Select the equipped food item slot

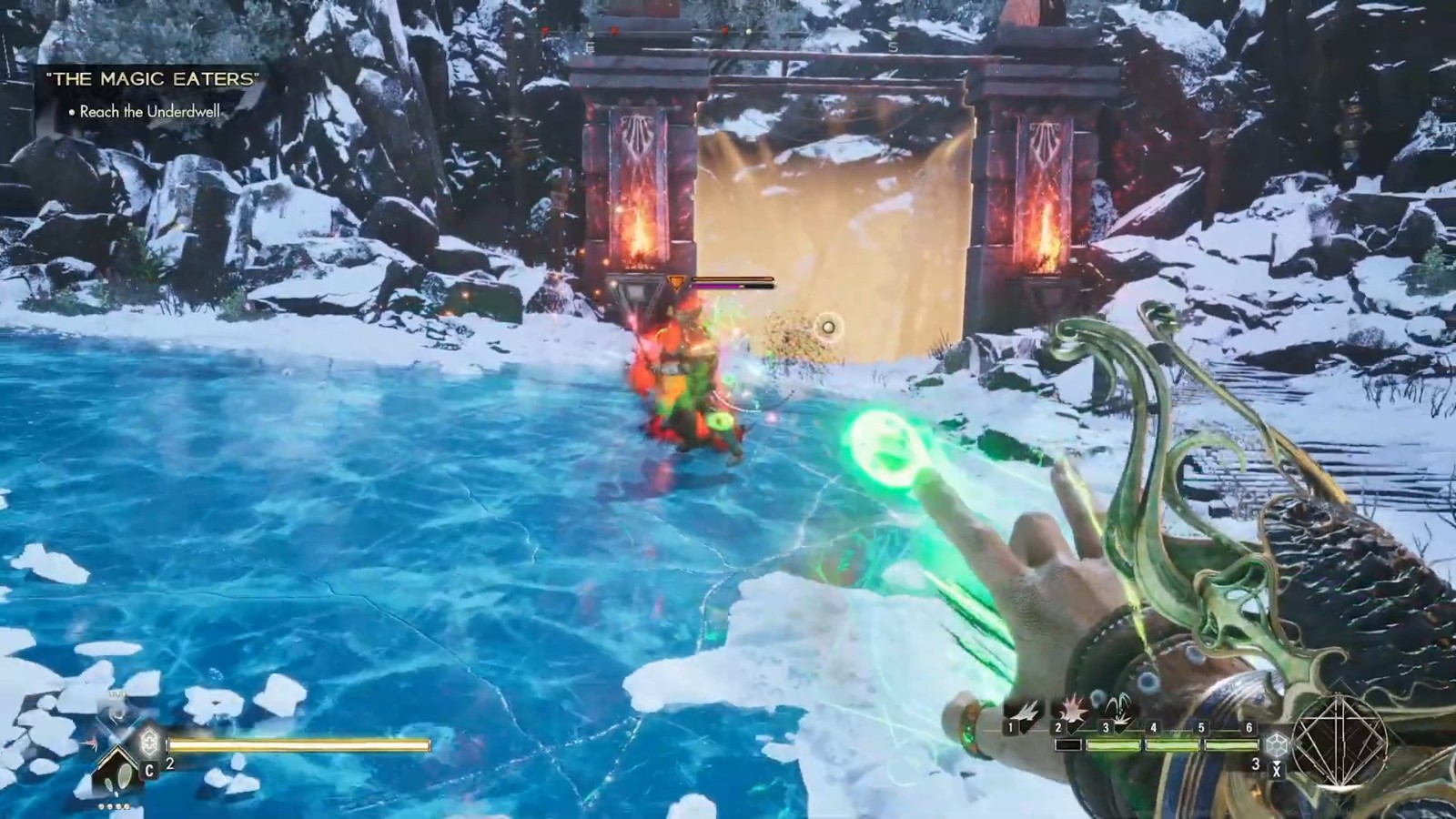[118, 772]
